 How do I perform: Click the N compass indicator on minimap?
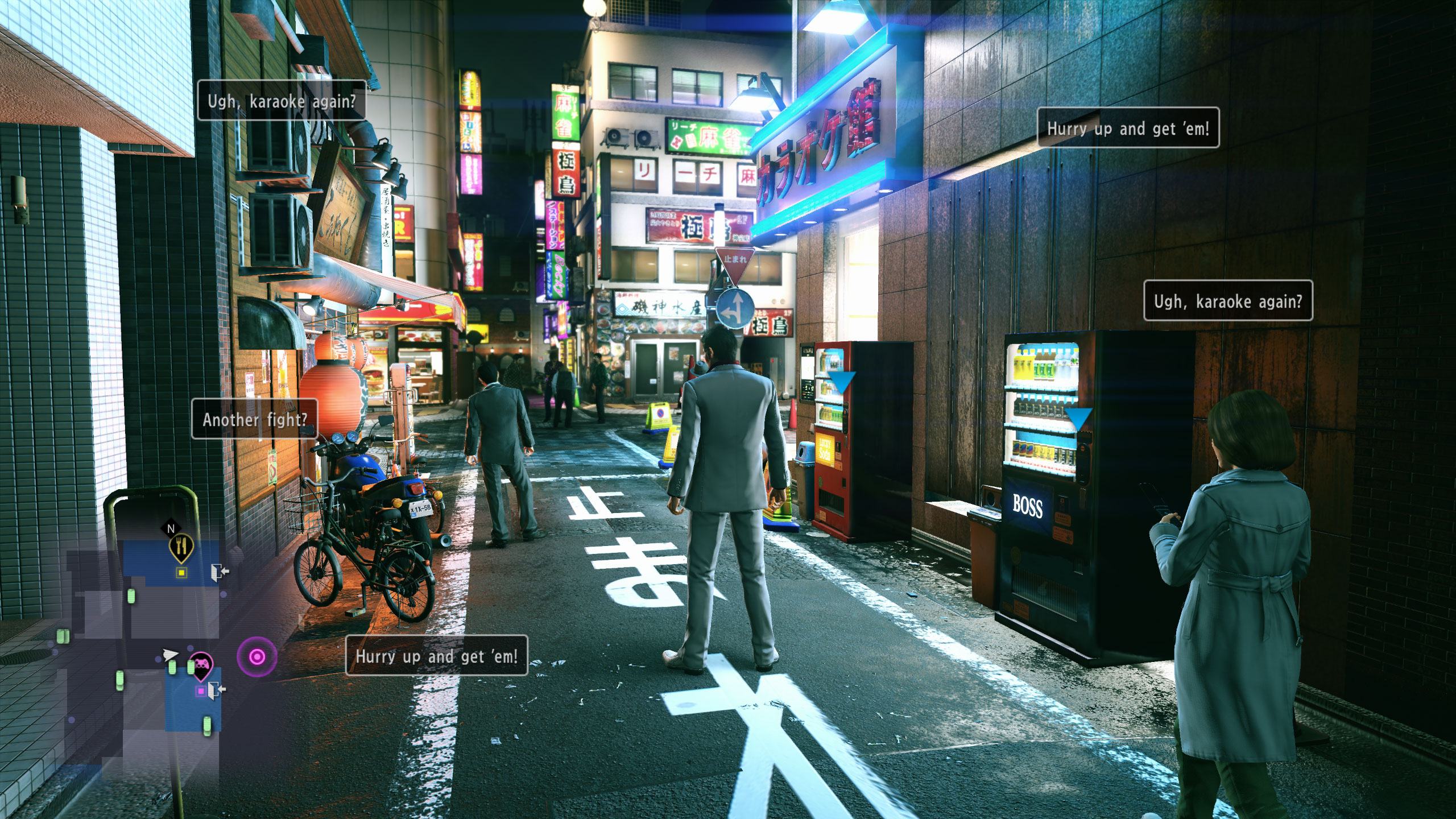pos(171,528)
